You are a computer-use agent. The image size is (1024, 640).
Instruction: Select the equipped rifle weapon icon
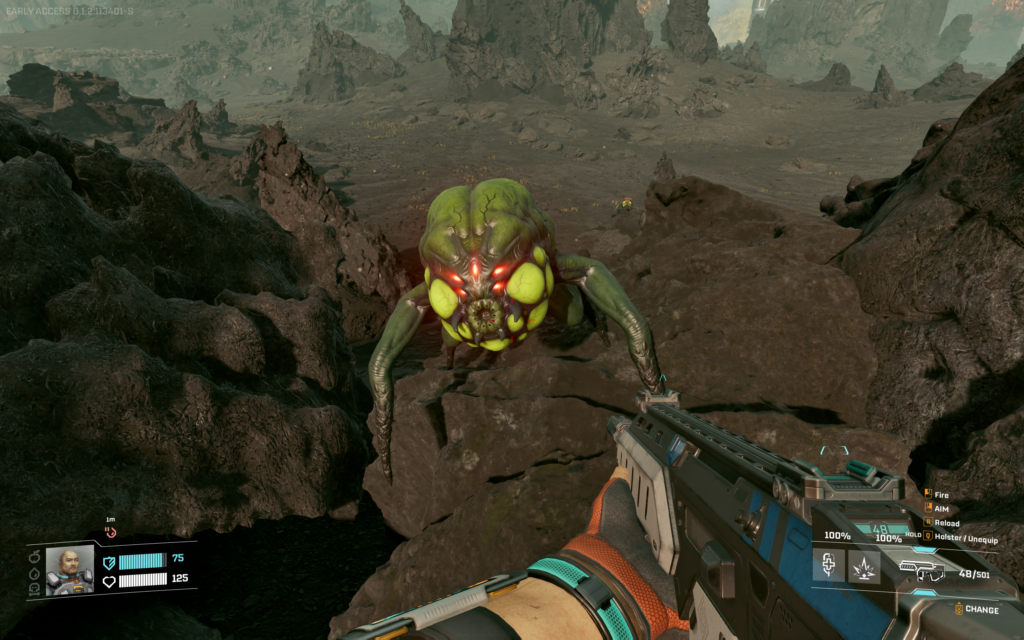[x=922, y=570]
